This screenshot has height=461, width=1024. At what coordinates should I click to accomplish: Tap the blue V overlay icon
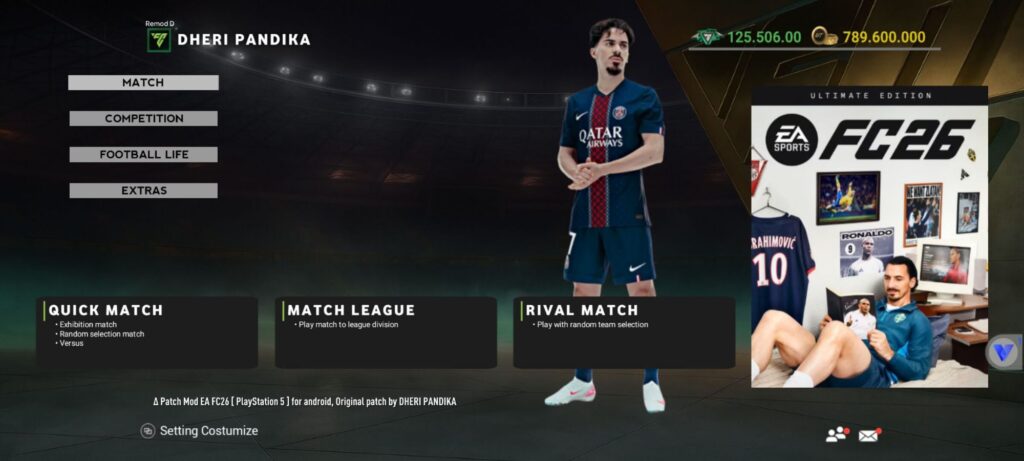pos(1001,353)
